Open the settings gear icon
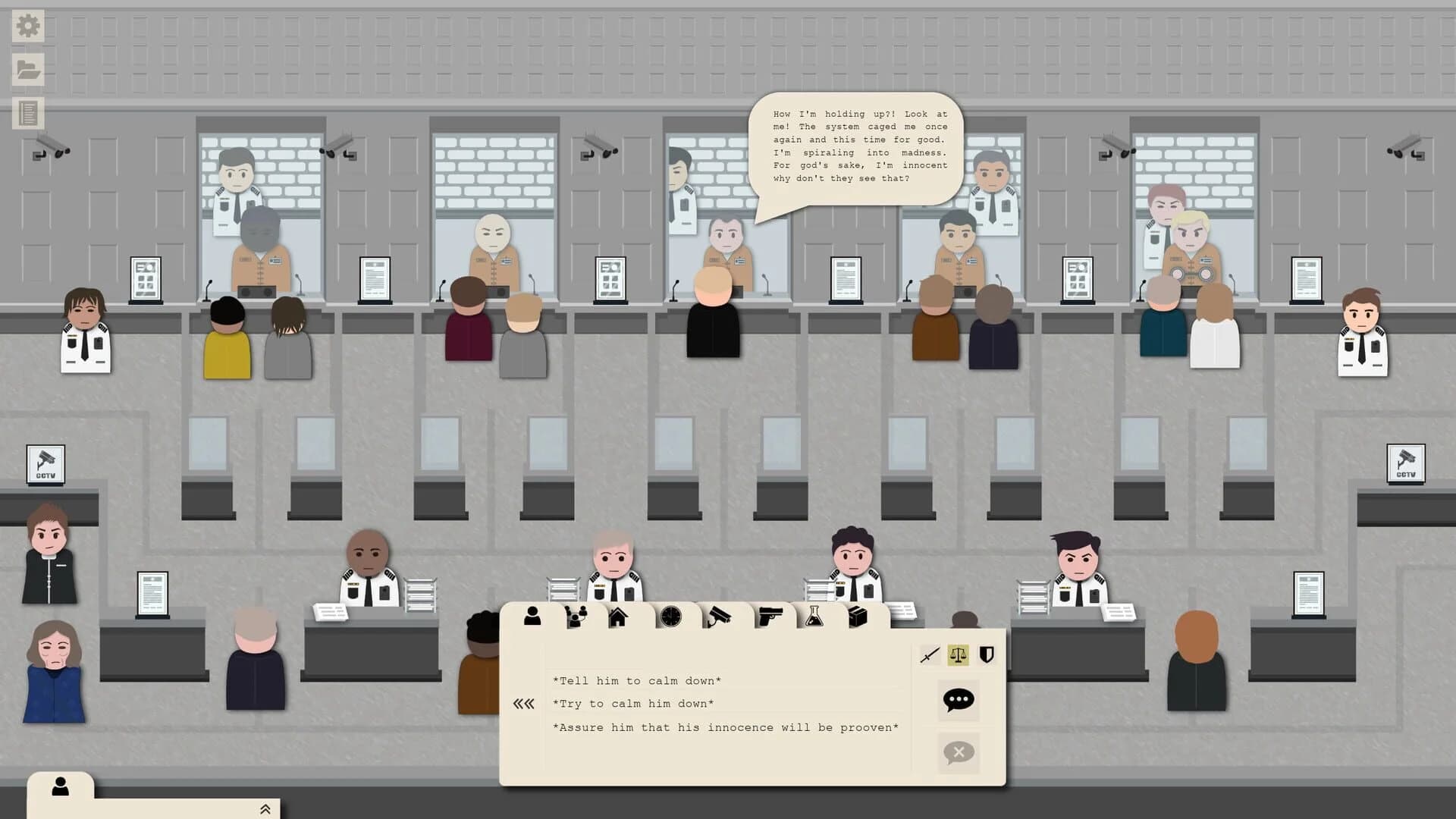Screen dimensions: 1456x819 coord(27,25)
